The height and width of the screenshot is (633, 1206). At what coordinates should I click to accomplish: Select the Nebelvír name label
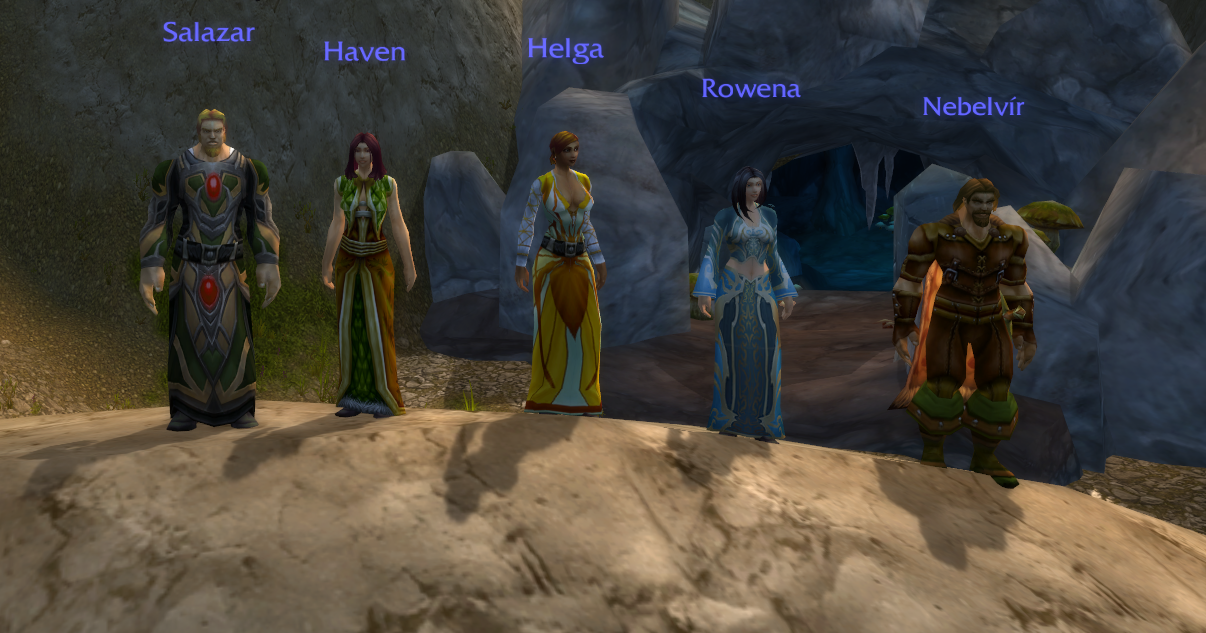pyautogui.click(x=973, y=107)
